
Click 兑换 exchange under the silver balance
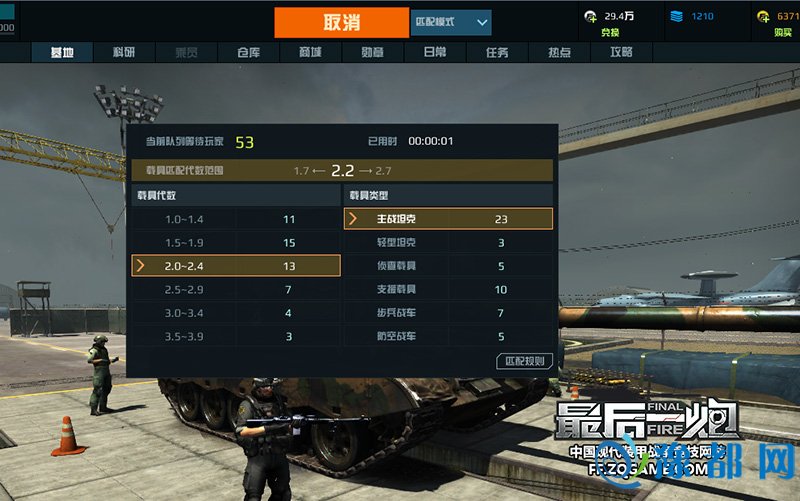click(x=610, y=32)
